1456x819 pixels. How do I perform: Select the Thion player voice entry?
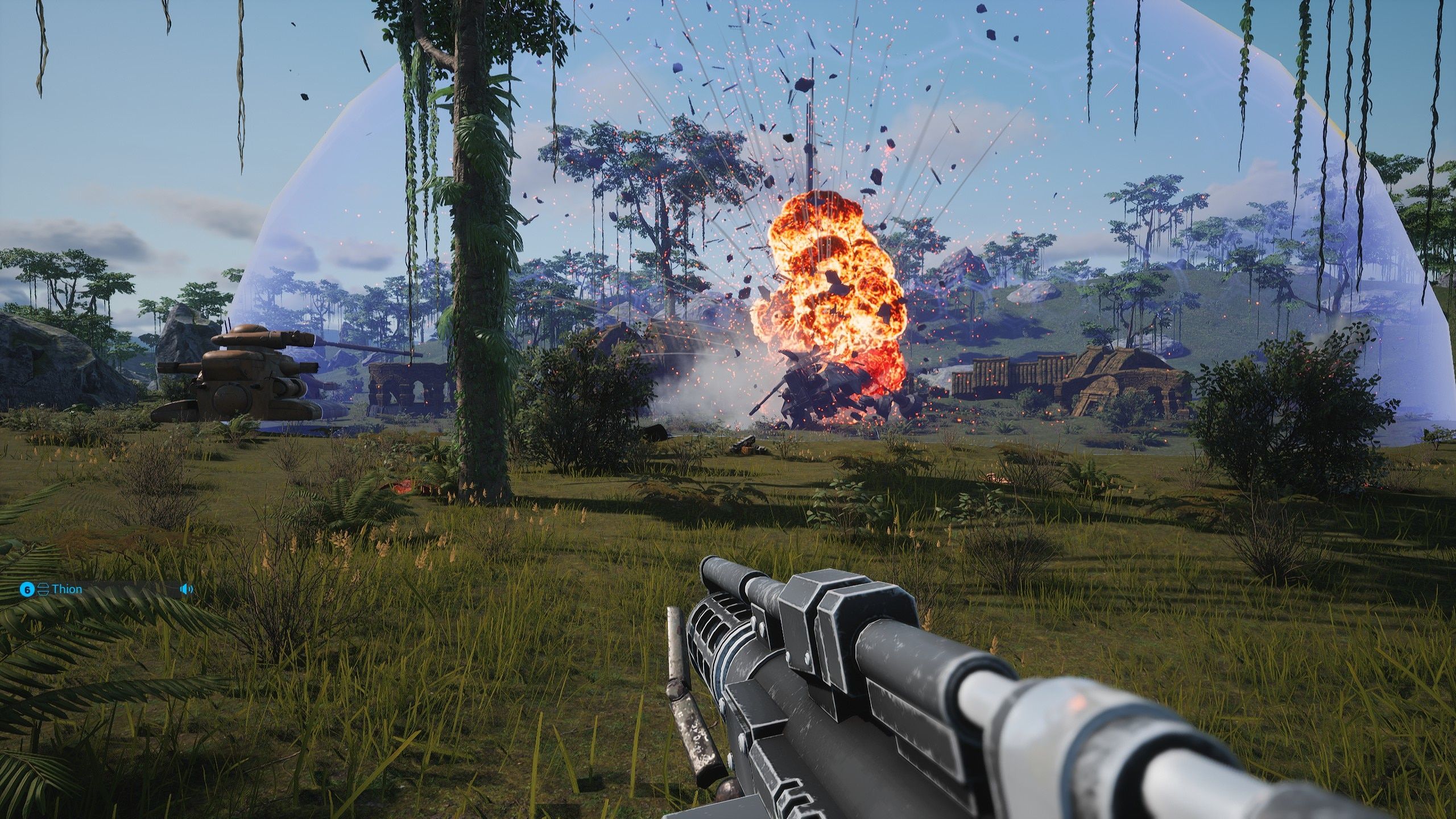tap(67, 589)
